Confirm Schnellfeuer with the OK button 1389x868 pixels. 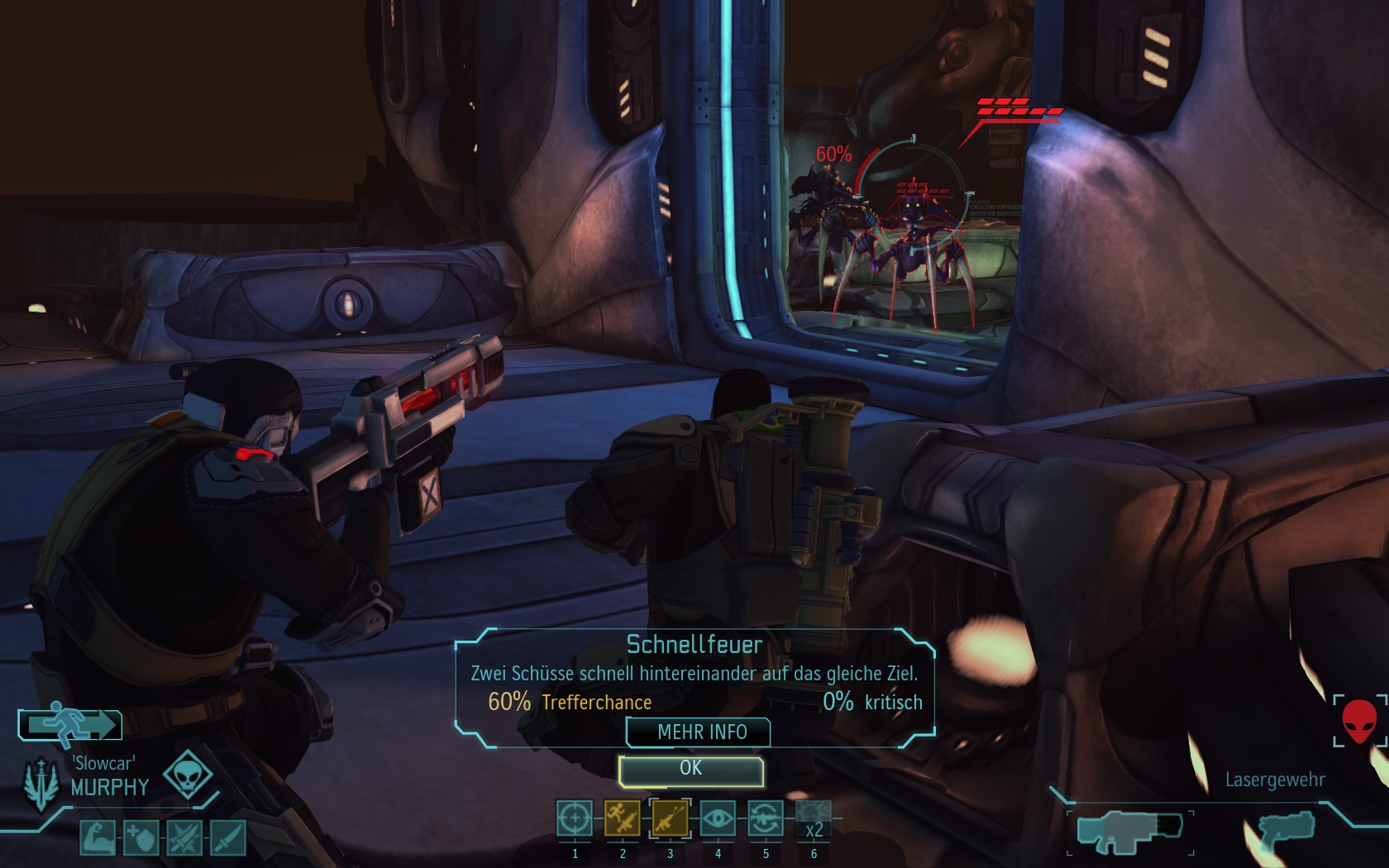click(690, 770)
